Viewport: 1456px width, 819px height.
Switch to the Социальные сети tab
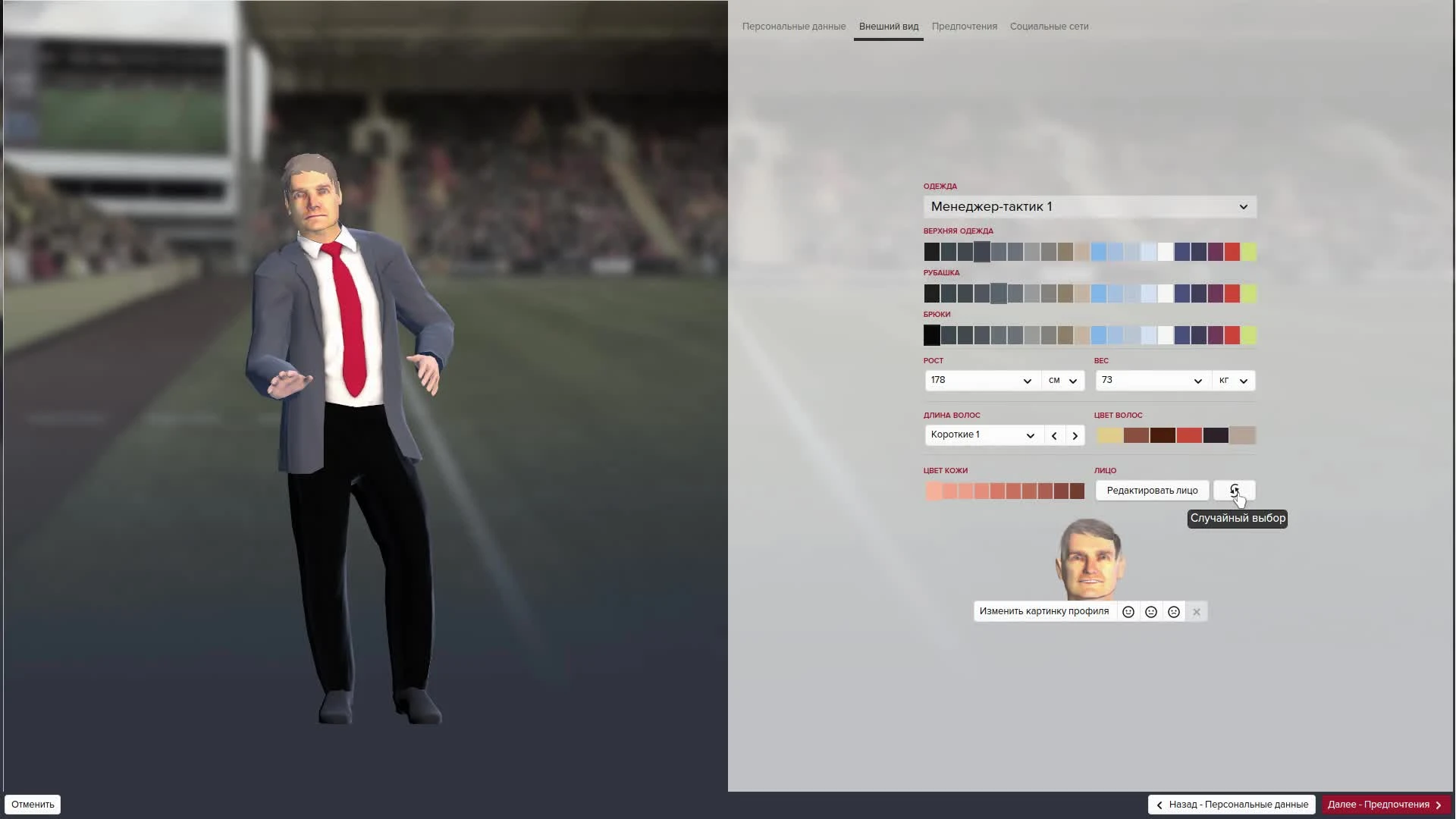coord(1049,27)
